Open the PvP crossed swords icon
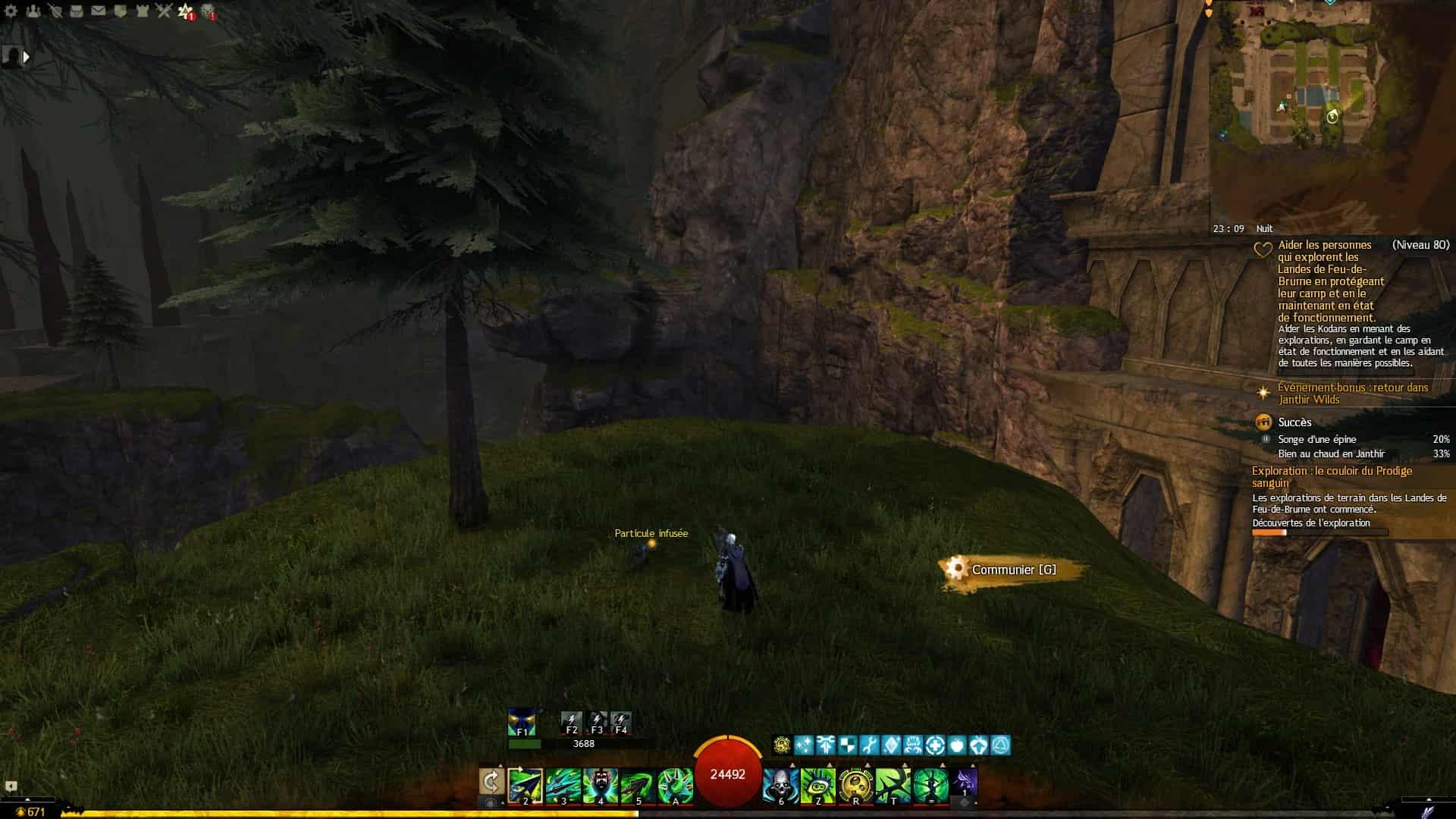Viewport: 1456px width, 819px height. coord(165,11)
